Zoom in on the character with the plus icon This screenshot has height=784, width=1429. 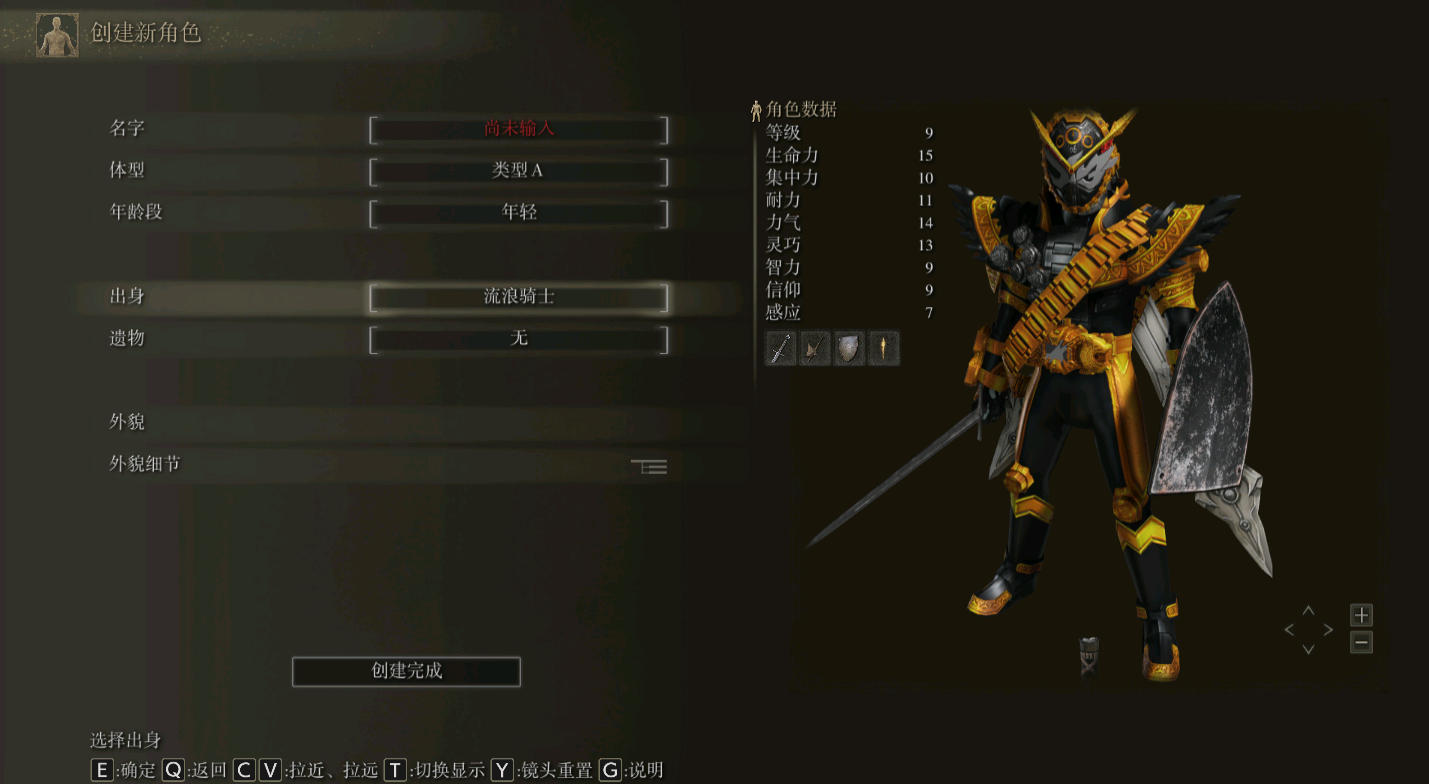1363,617
